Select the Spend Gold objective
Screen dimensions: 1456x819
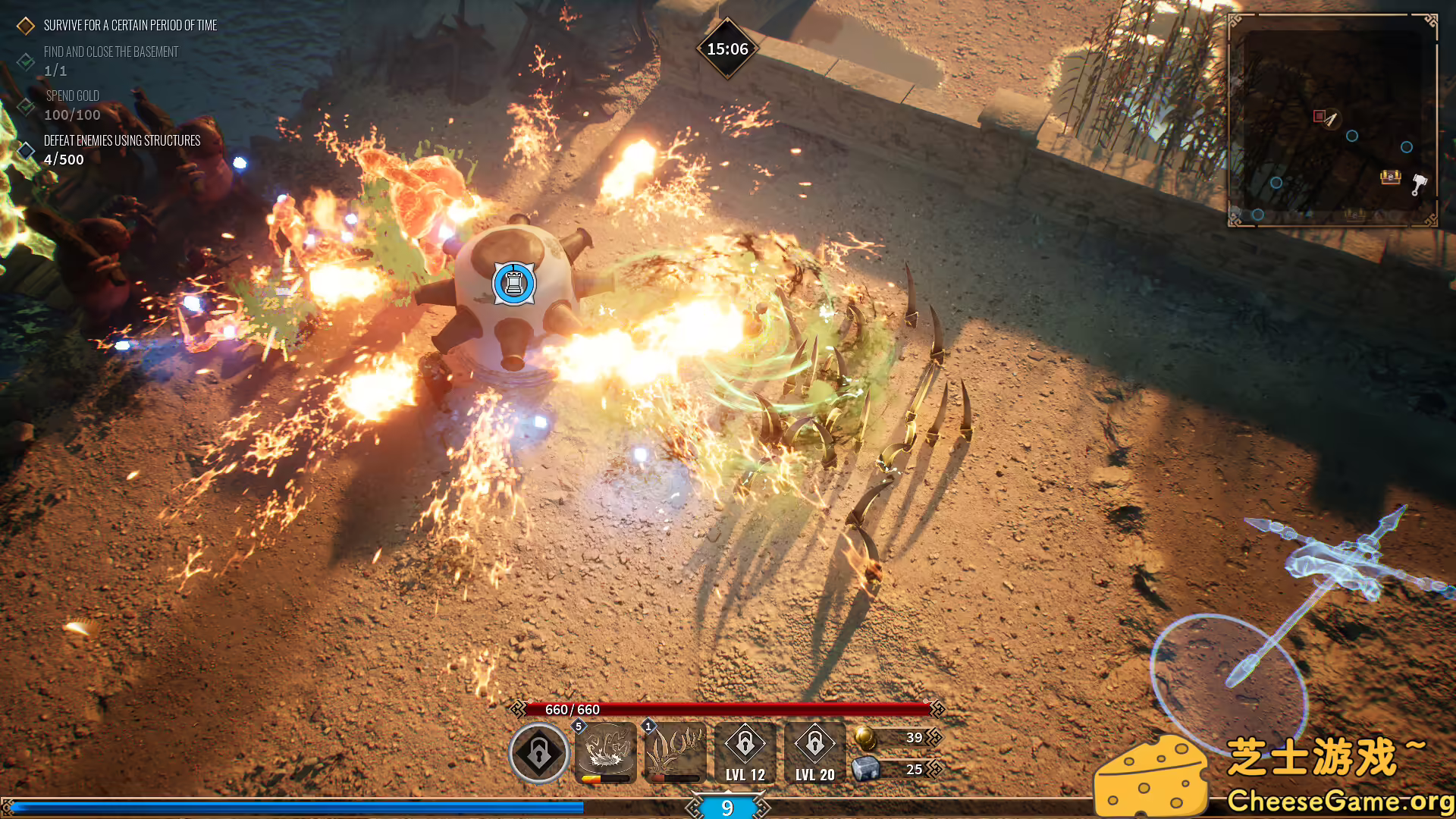click(x=72, y=96)
